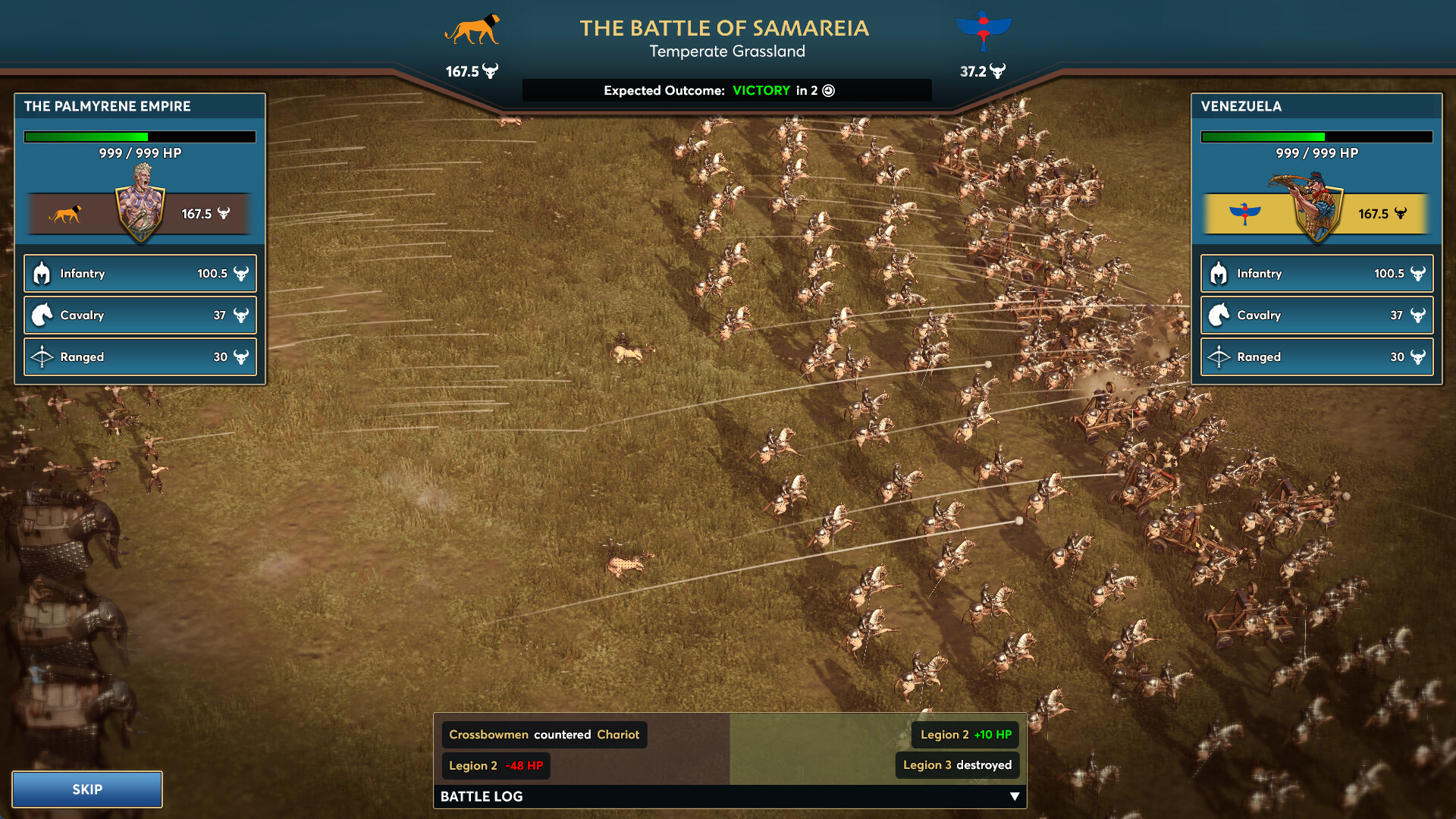Click the Cavalry horse icon in Palmyrene panel
The width and height of the screenshot is (1456, 819).
pos(41,315)
